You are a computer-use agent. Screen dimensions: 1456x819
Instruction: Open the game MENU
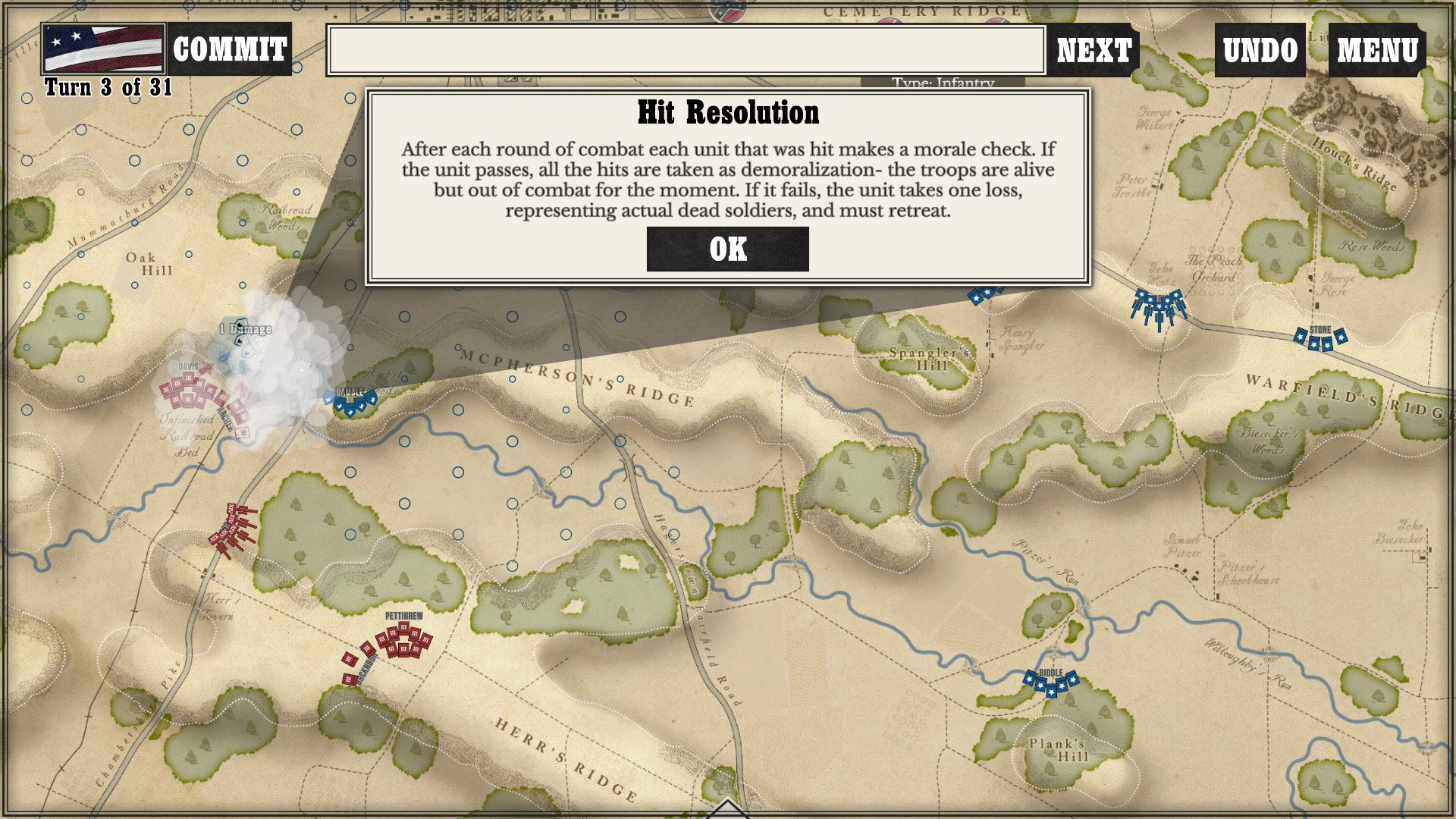(1376, 50)
